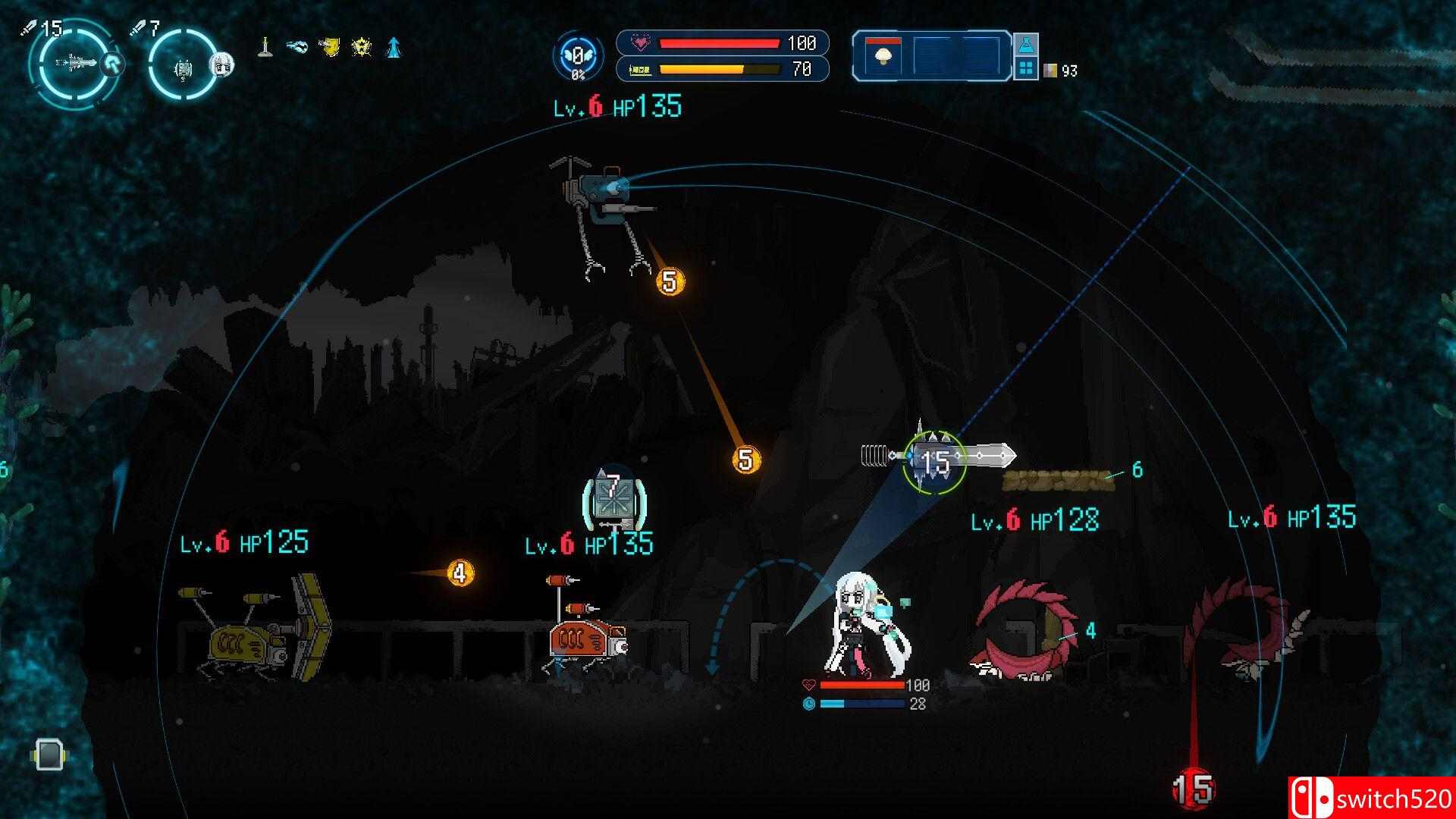The height and width of the screenshot is (819, 1456).
Task: Select the yellow shield buff icon
Action: coord(328,48)
